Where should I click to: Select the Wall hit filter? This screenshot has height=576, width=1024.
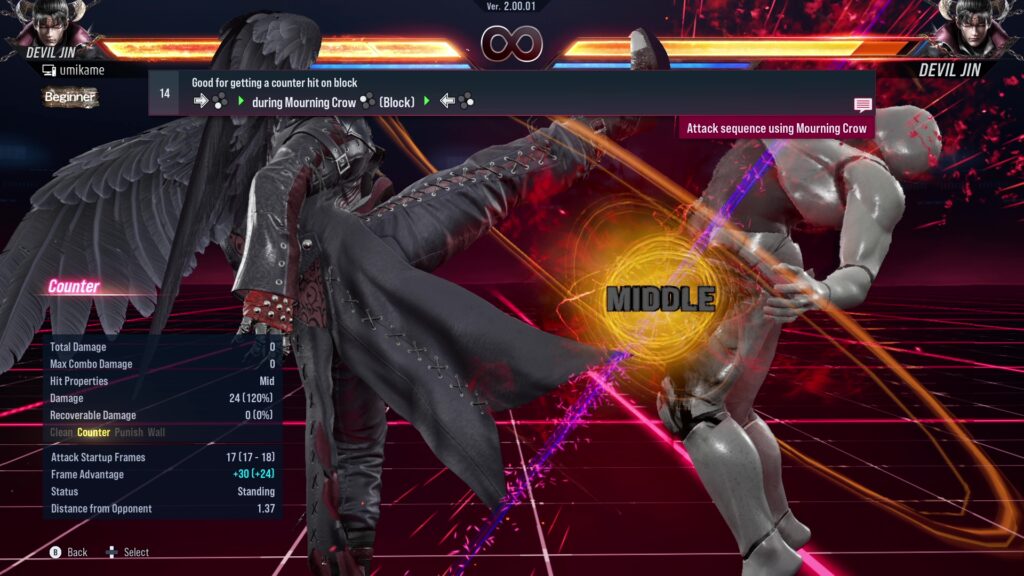click(157, 433)
